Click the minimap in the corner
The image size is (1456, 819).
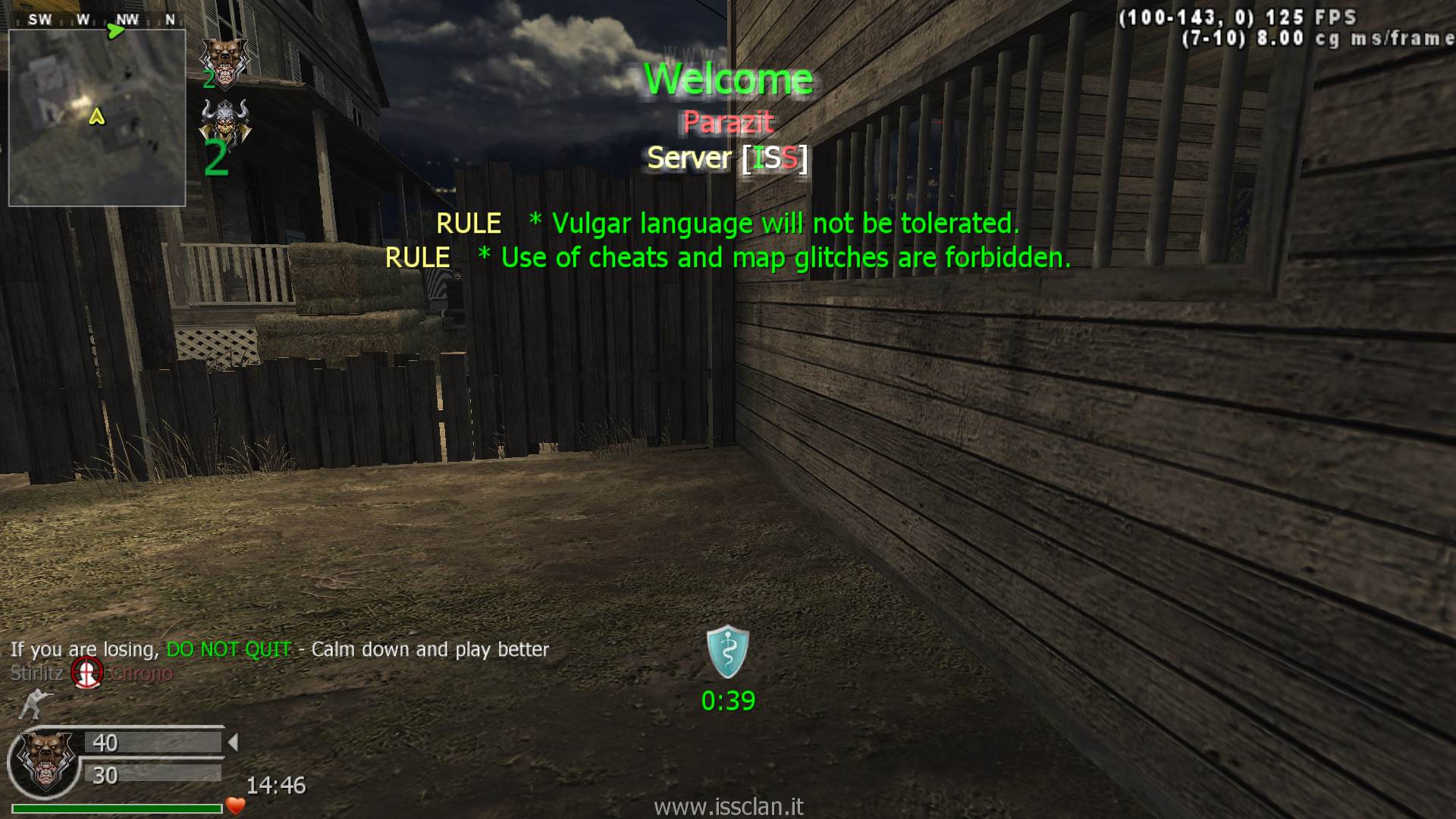pyautogui.click(x=97, y=118)
